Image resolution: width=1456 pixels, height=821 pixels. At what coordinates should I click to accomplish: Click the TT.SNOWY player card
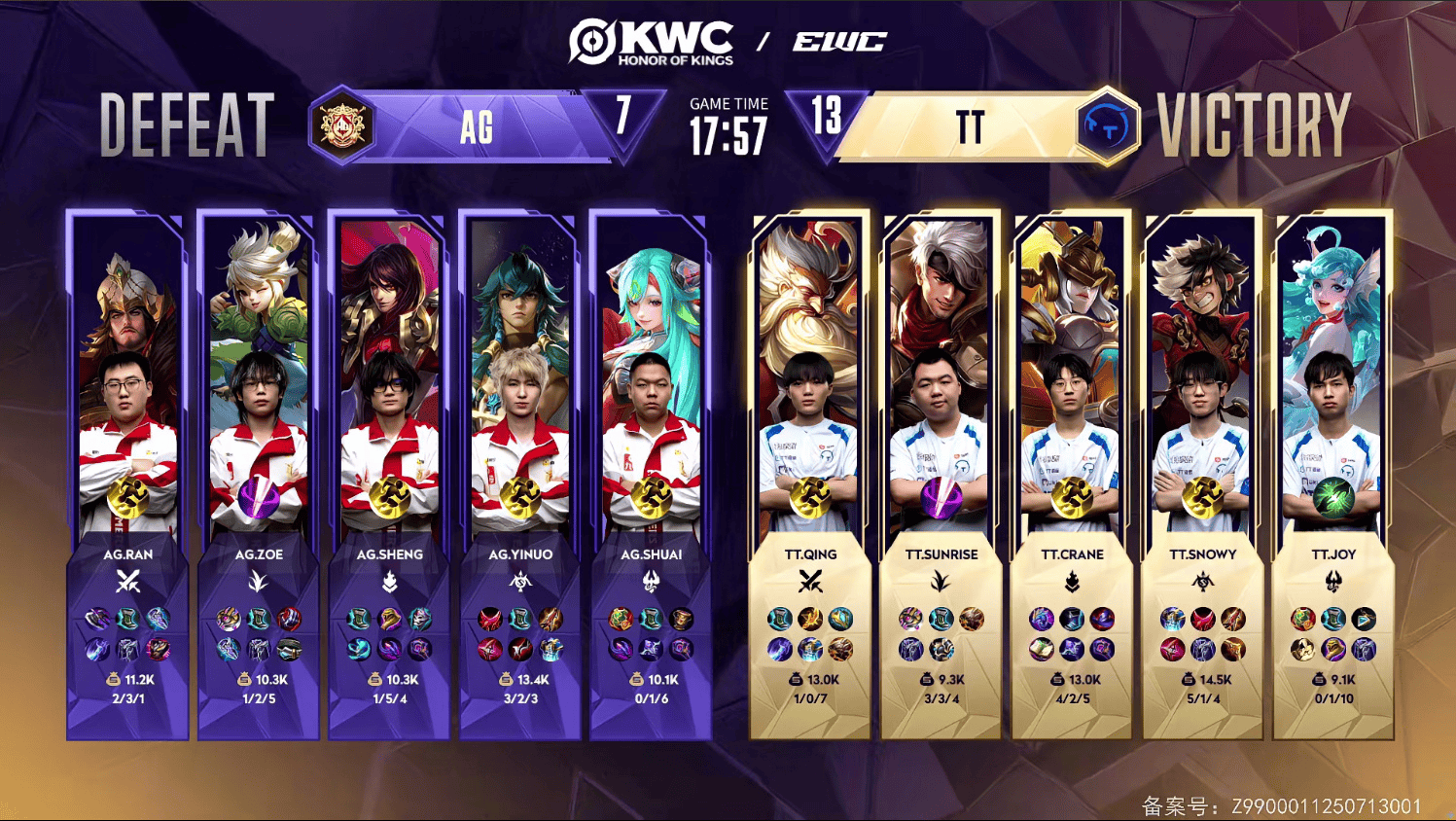tap(1203, 475)
